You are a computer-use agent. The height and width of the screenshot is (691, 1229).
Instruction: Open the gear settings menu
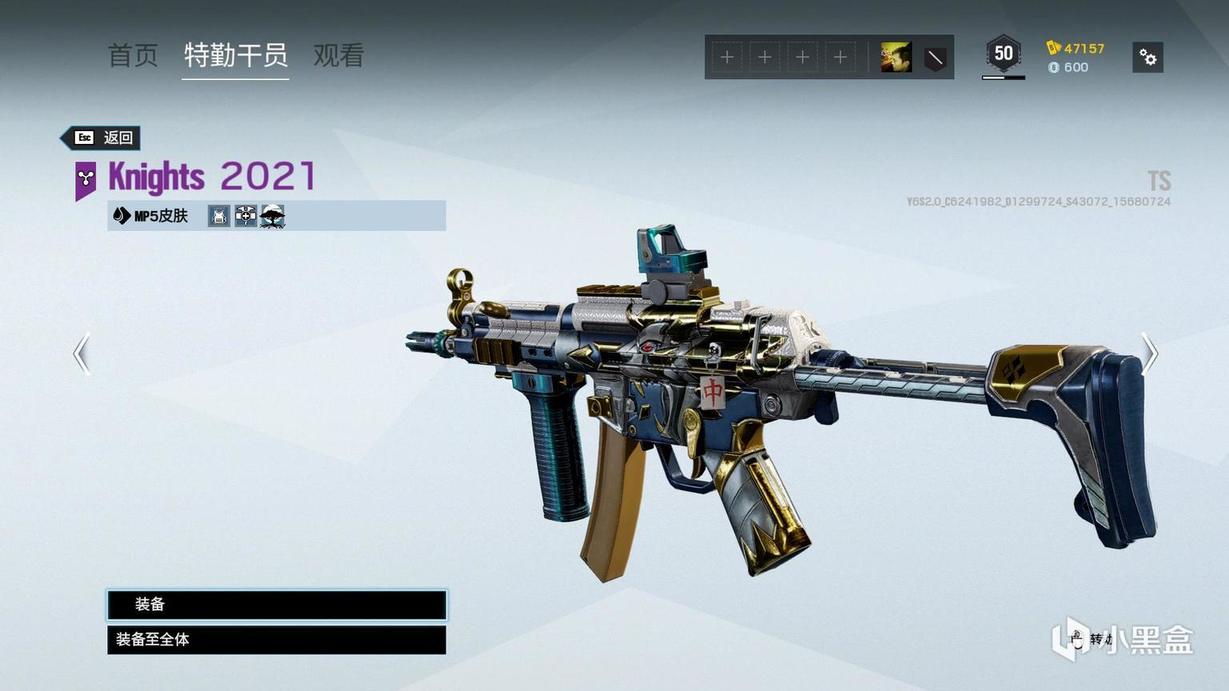(1148, 58)
